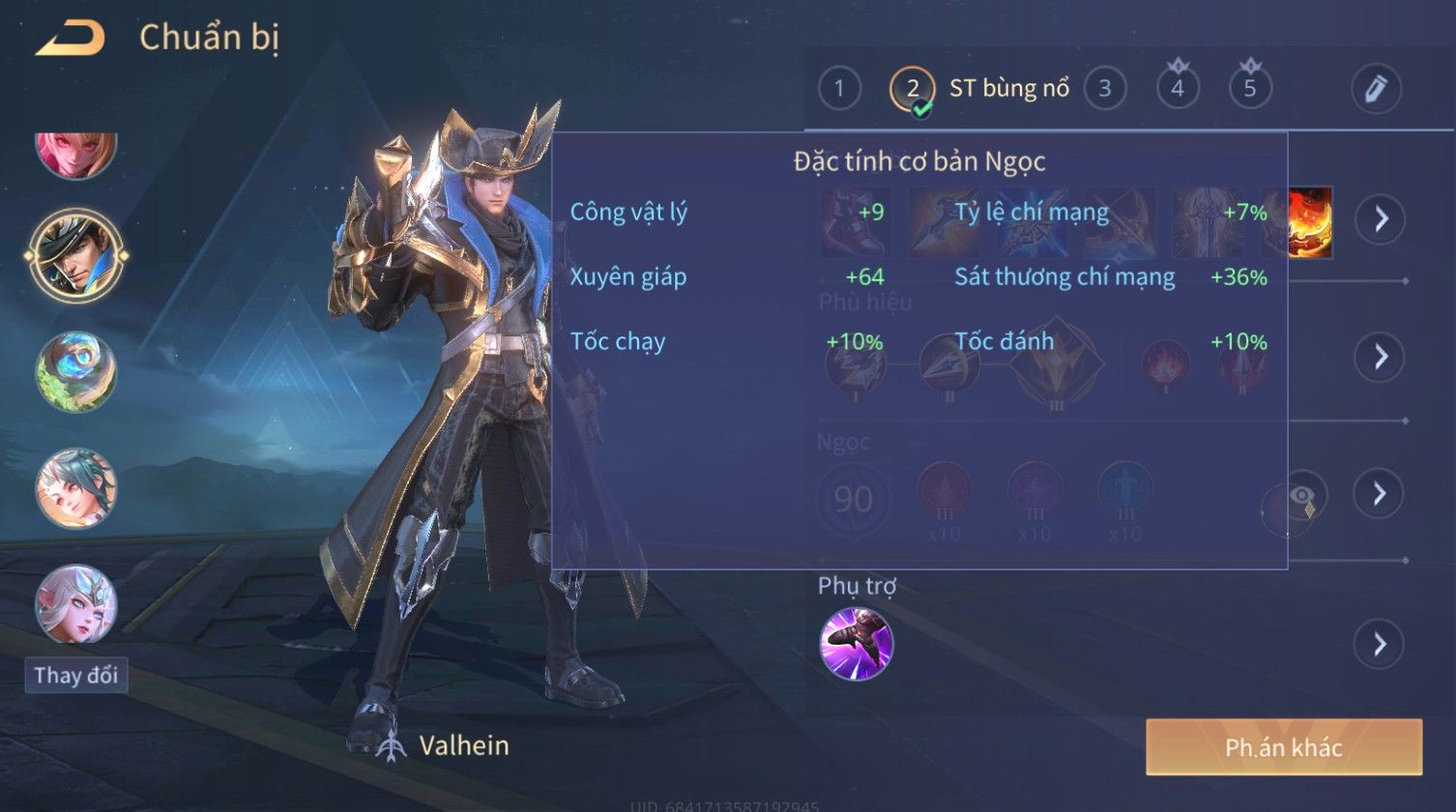Click the Thay đổi button
Image resolution: width=1456 pixels, height=812 pixels.
76,675
